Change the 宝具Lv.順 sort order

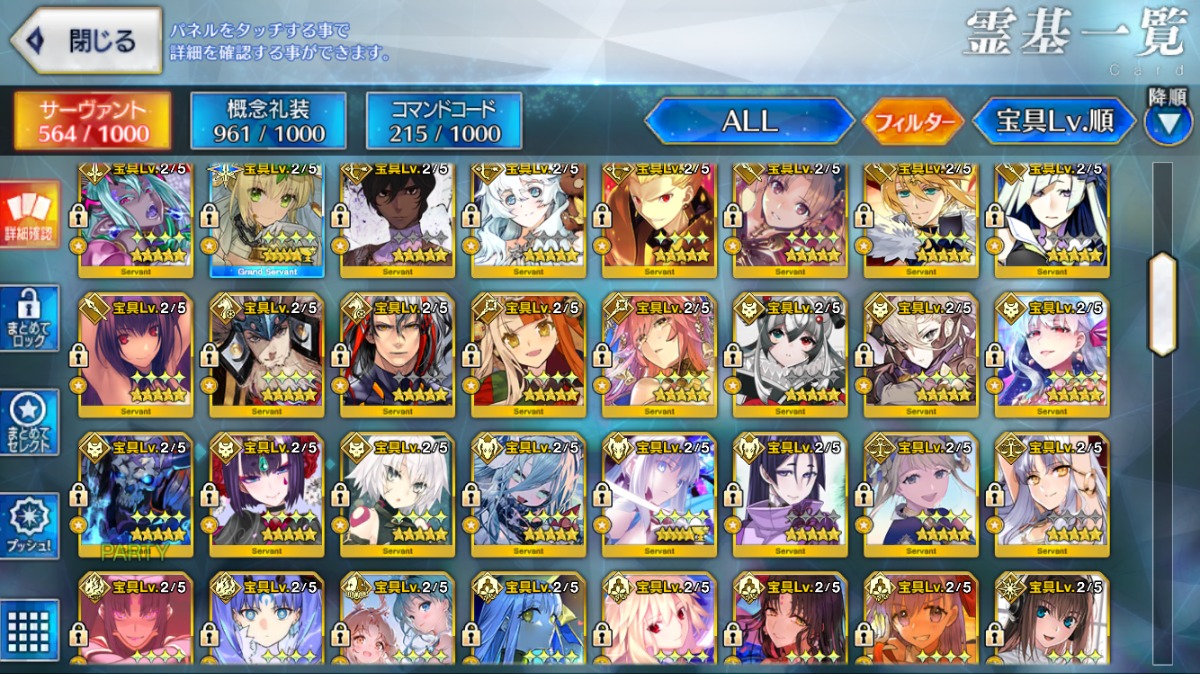click(1054, 121)
